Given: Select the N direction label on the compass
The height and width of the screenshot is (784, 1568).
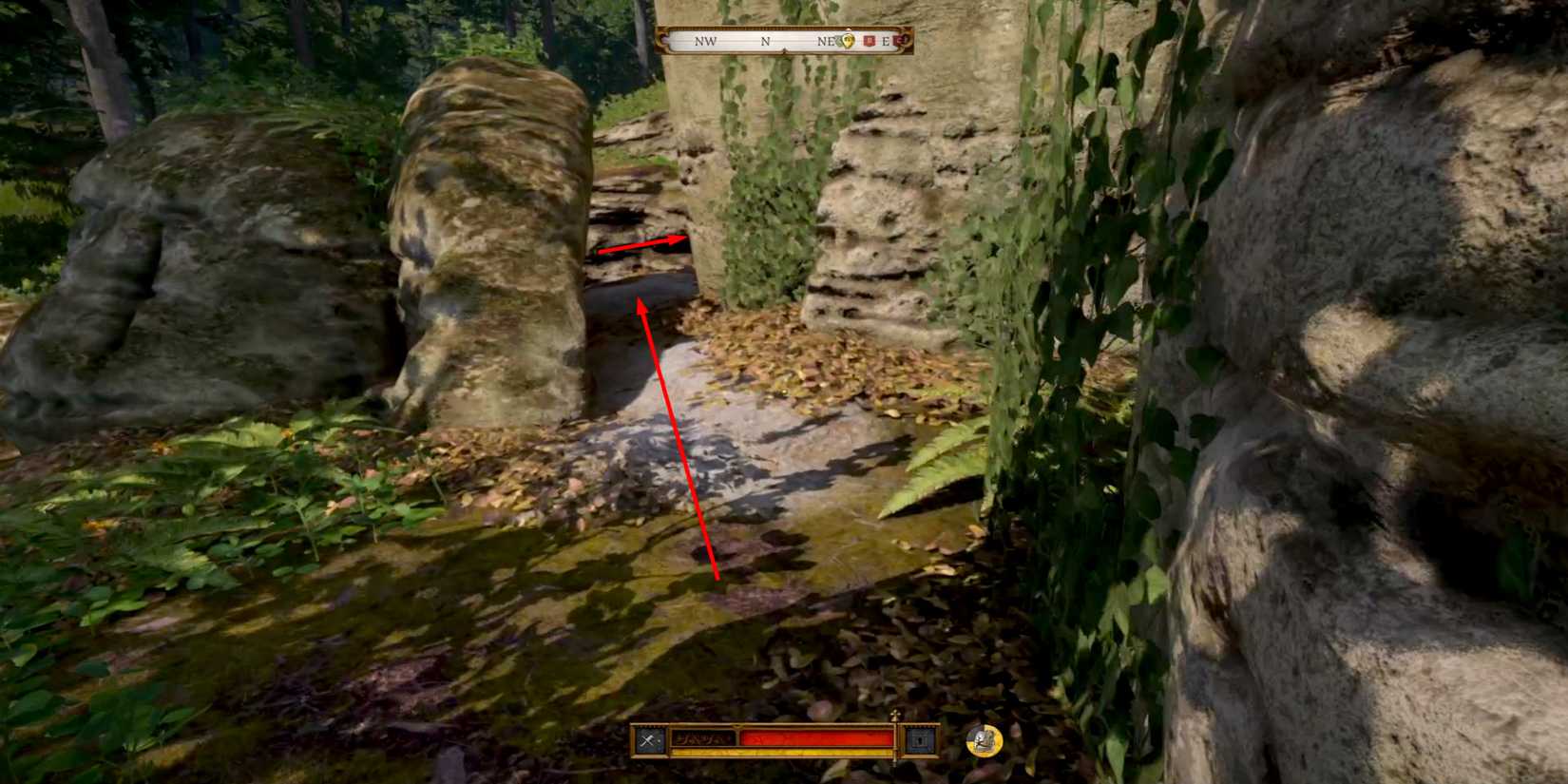Looking at the screenshot, I should (x=765, y=41).
